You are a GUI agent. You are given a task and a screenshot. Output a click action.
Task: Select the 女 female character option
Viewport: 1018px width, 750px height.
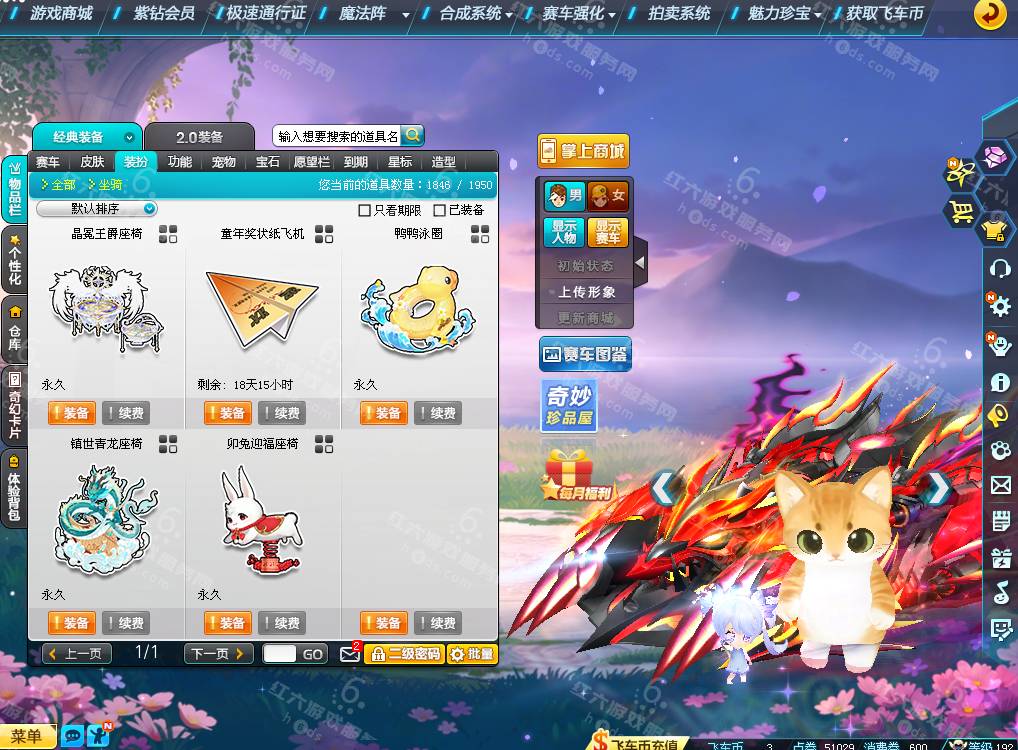coord(608,196)
